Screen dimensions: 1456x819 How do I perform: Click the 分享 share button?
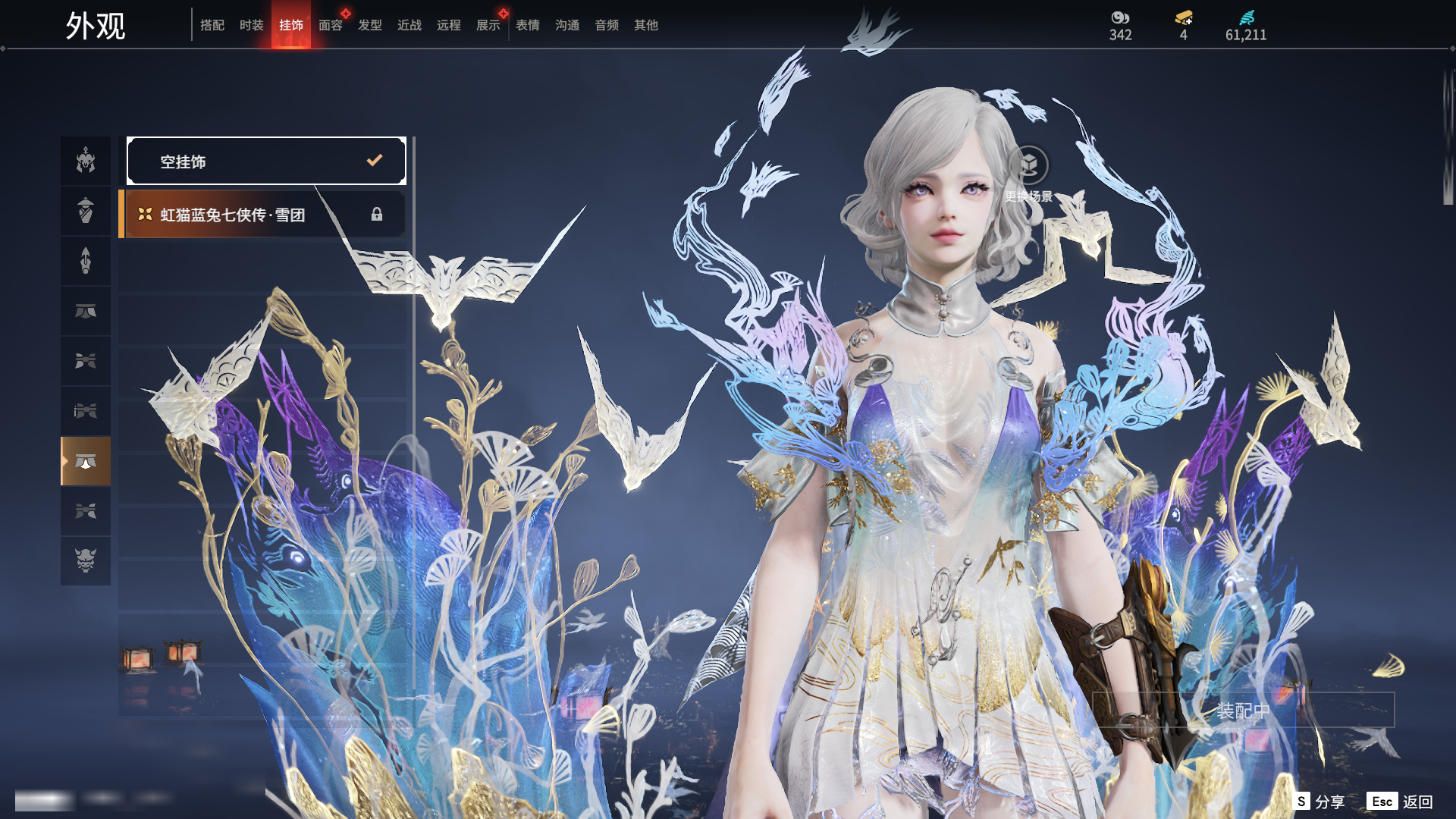click(1320, 802)
